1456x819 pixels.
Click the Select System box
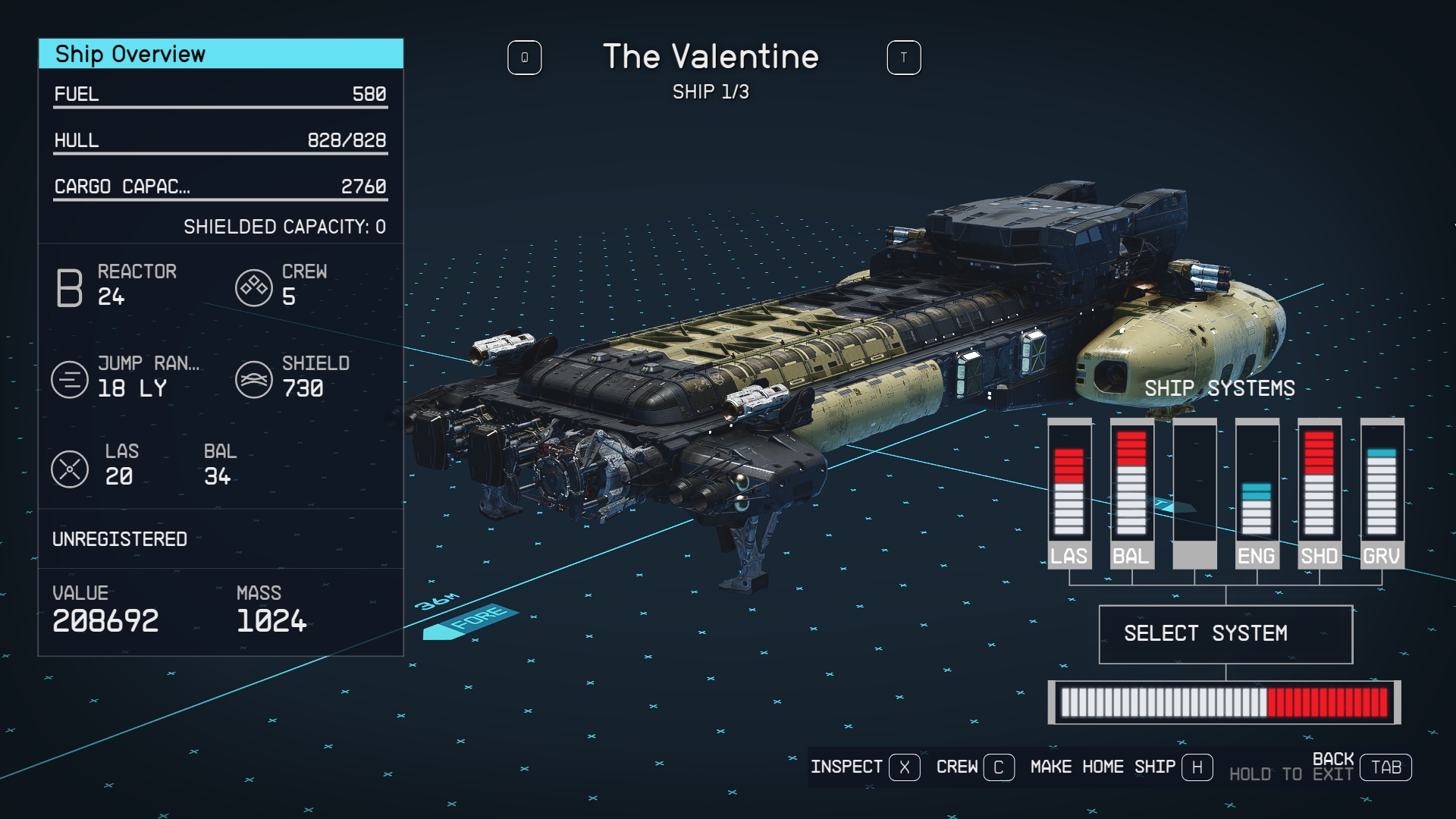(x=1225, y=634)
